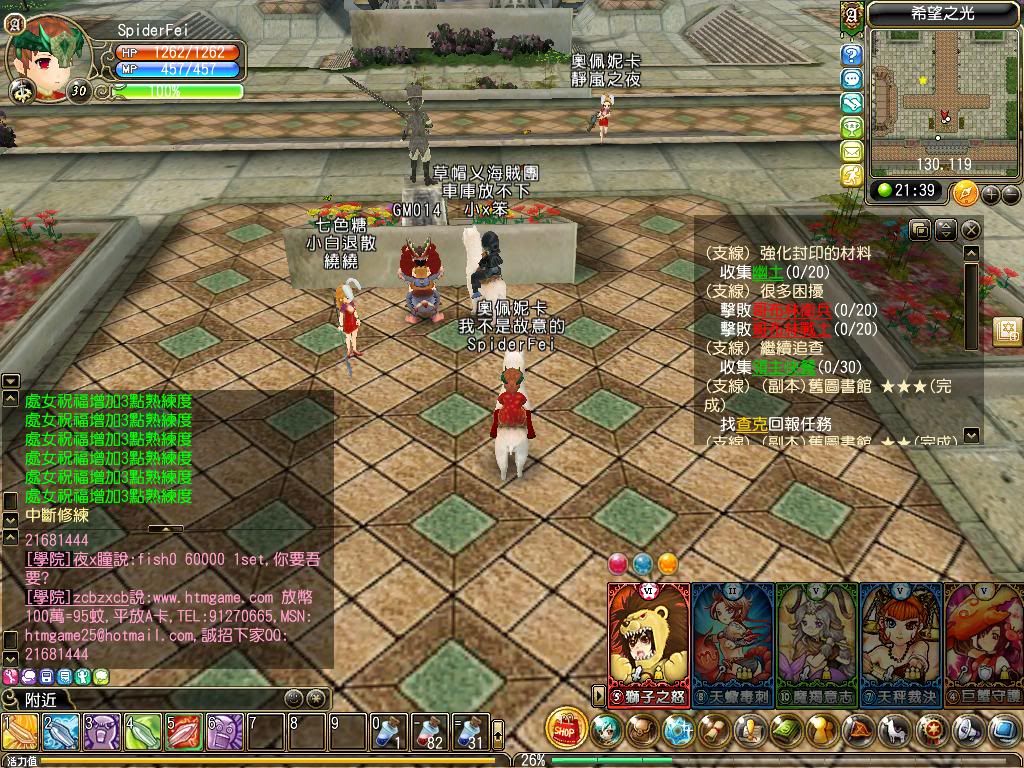Activate the skill in hotbar slot 1
1024x768 pixels.
(20, 732)
